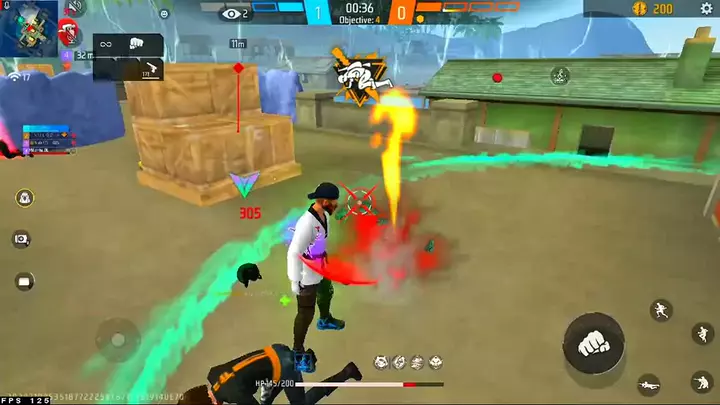The width and height of the screenshot is (720, 405).
Task: Tap the camera icon
Action: point(22,239)
